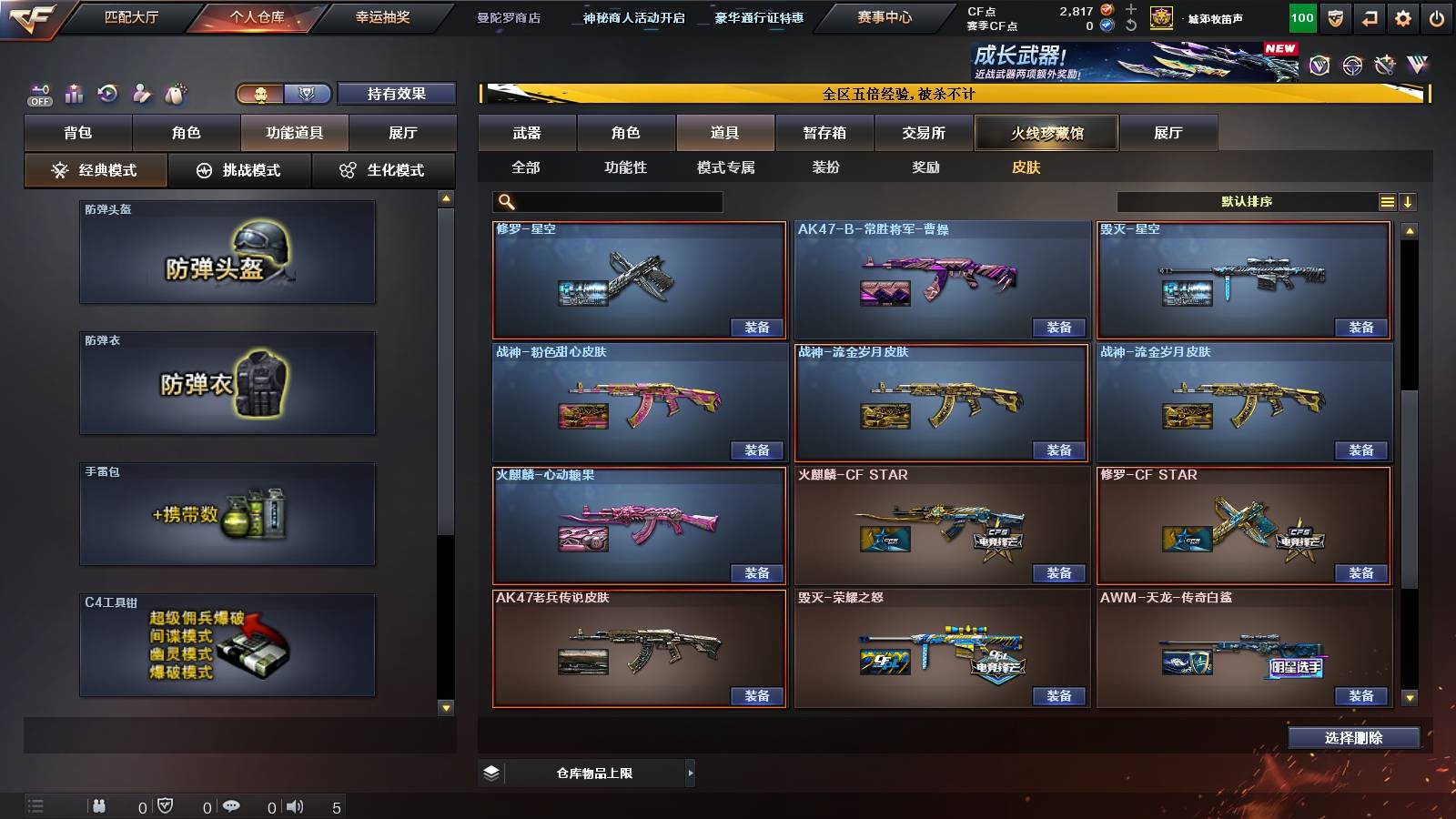This screenshot has width=1456, height=819.
Task: Click the return arrow icon near settings
Action: (x=1369, y=16)
